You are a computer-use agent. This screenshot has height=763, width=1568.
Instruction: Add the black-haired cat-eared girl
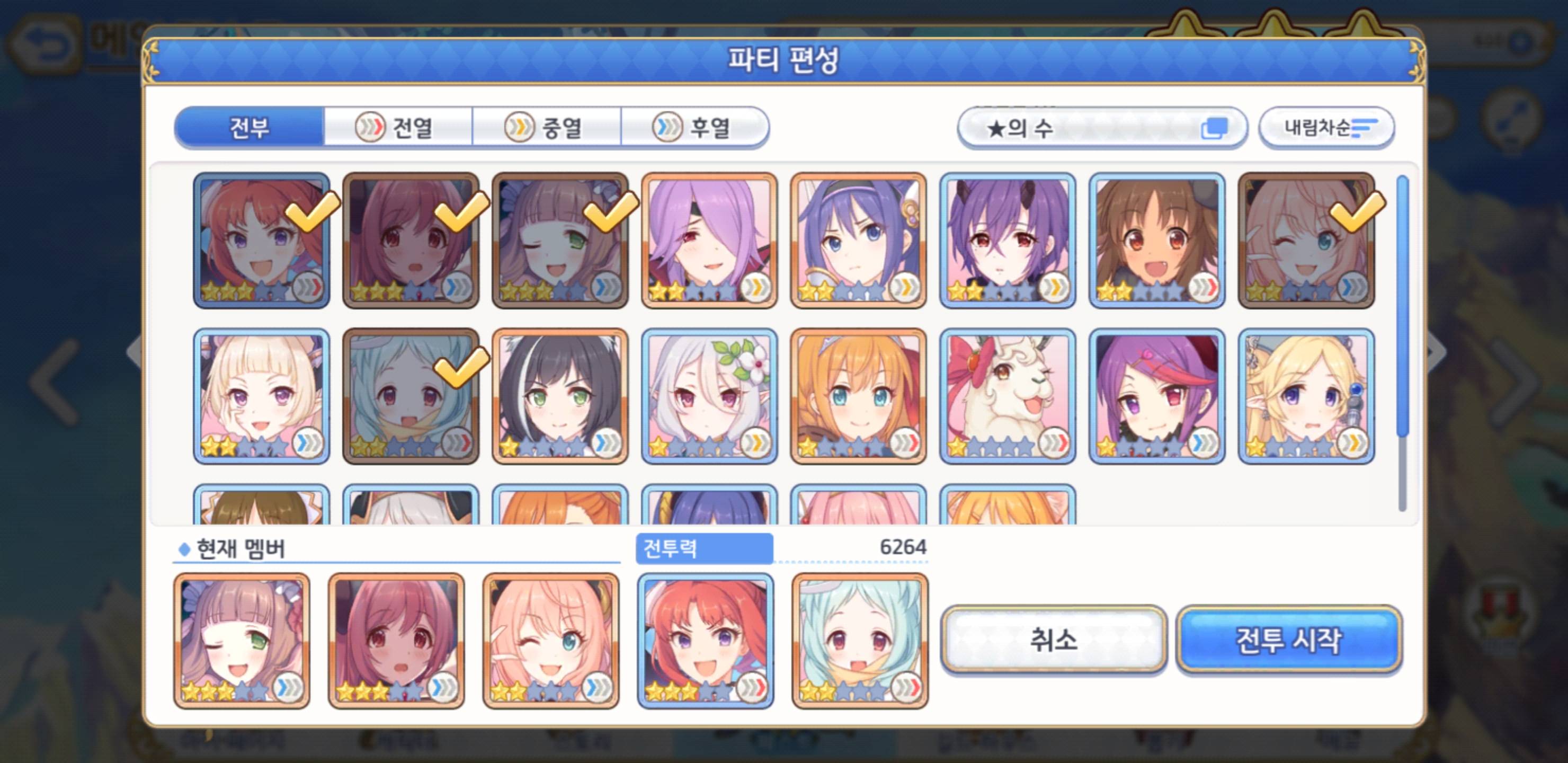560,396
